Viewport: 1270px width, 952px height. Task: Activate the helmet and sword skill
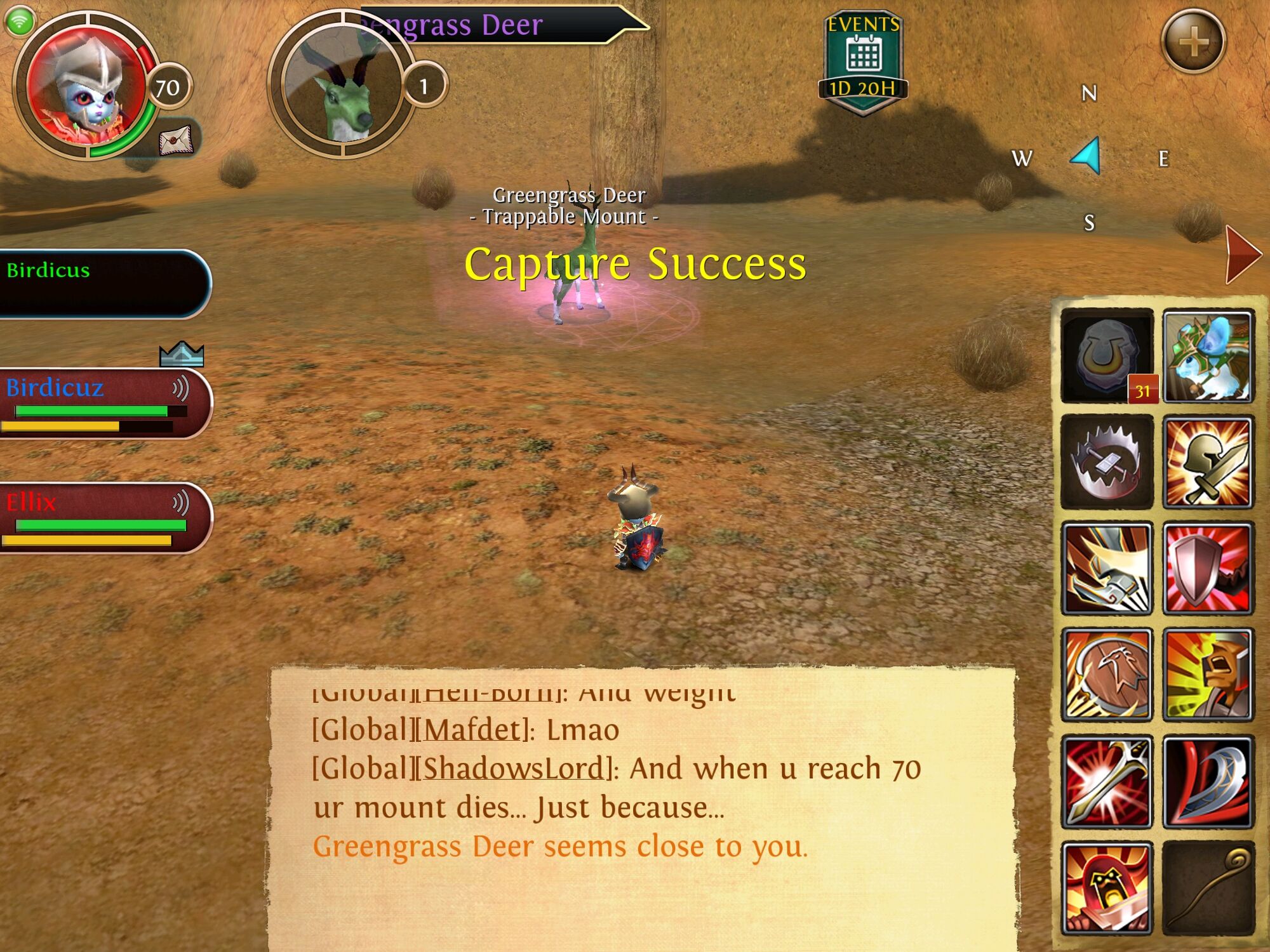(x=1208, y=462)
